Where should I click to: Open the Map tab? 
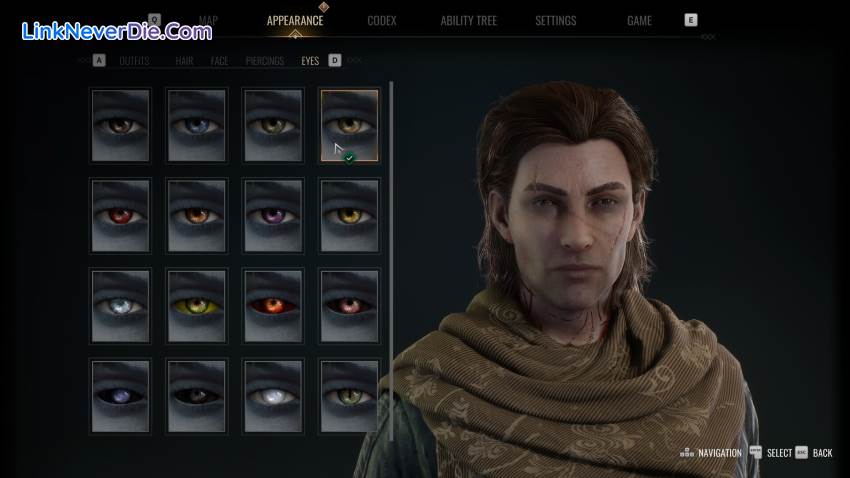[208, 20]
